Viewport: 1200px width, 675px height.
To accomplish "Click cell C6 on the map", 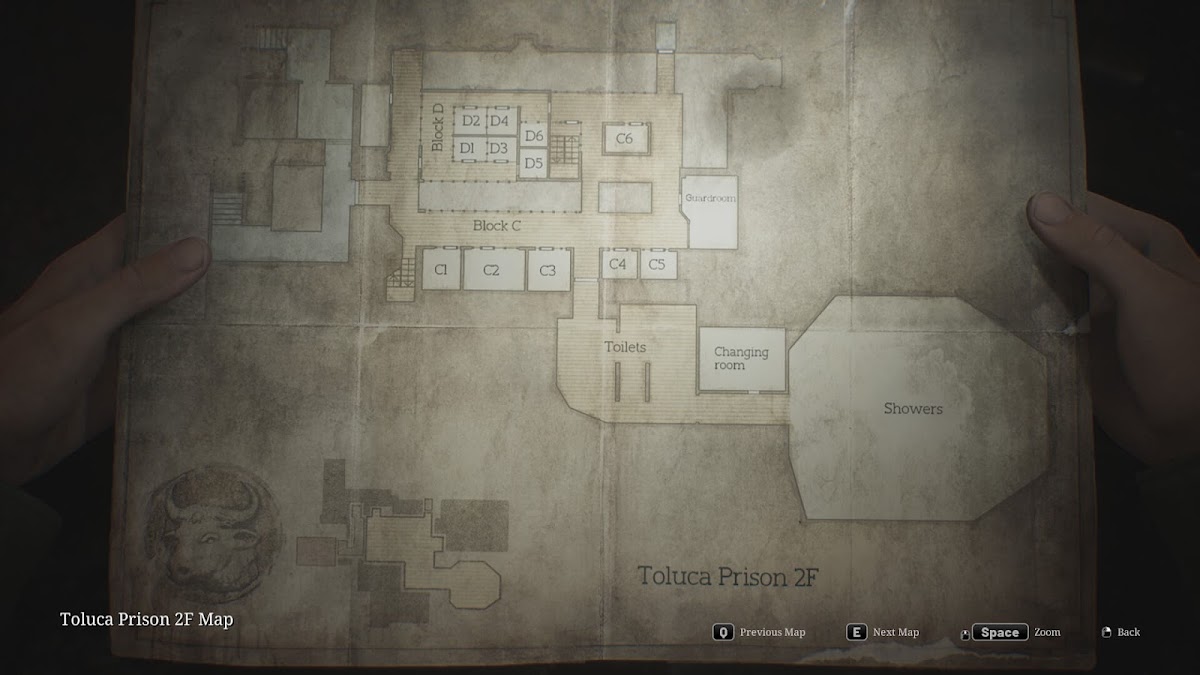I will click(625, 138).
